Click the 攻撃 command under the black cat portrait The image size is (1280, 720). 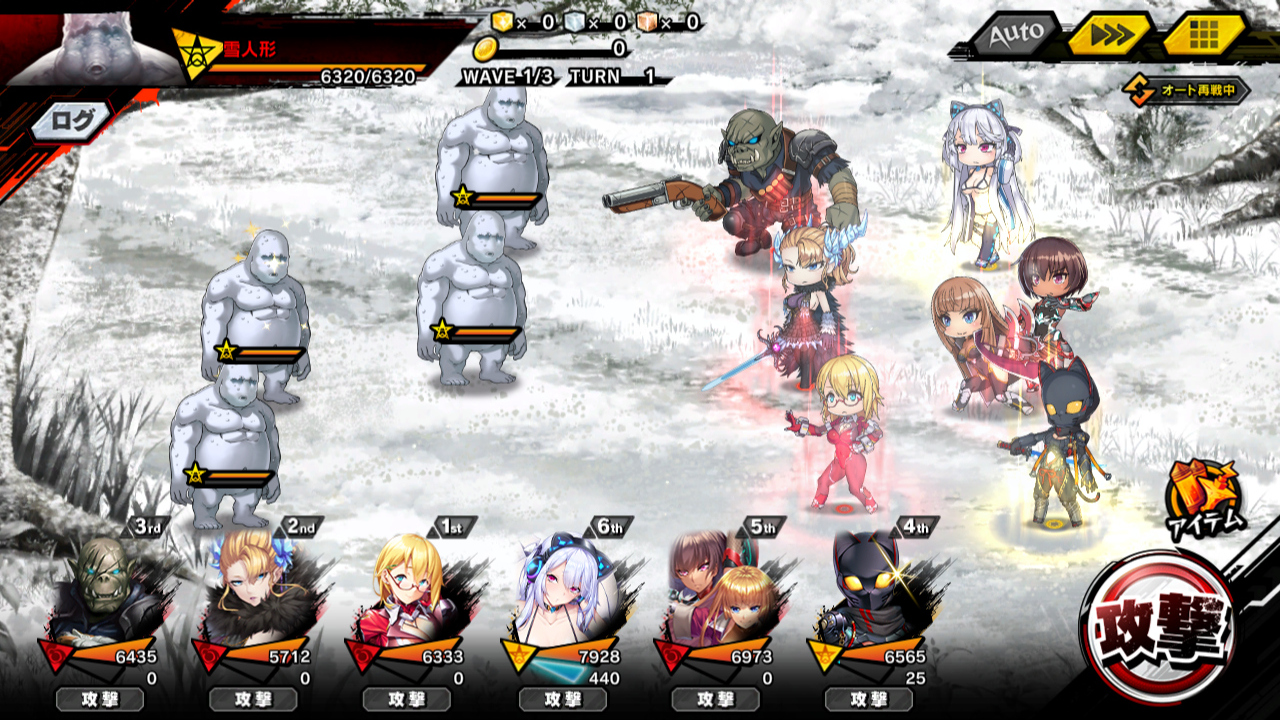[869, 699]
